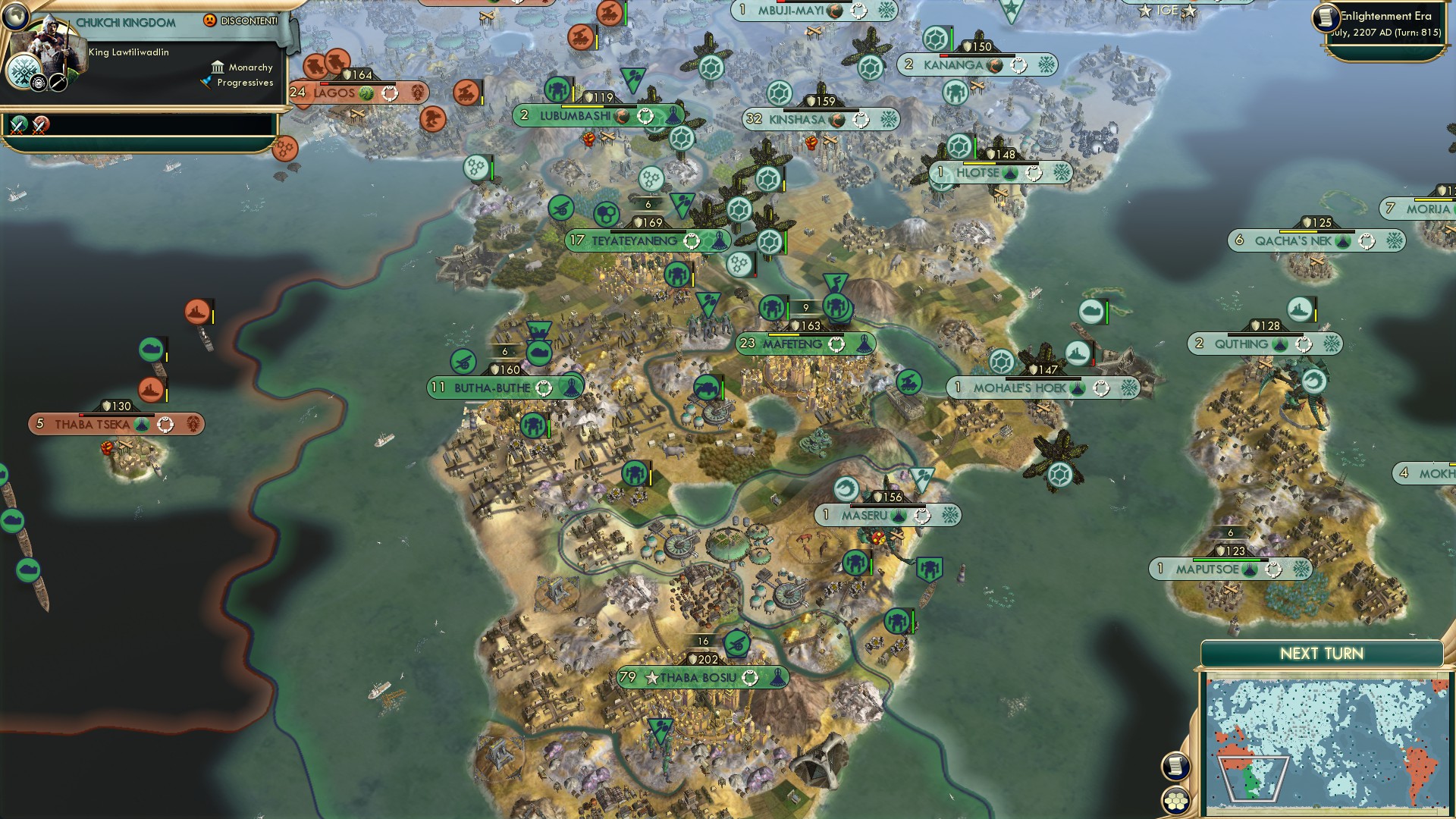This screenshot has width=1456, height=819.
Task: Click the DISCONTENT unhappy face icon
Action: [209, 20]
